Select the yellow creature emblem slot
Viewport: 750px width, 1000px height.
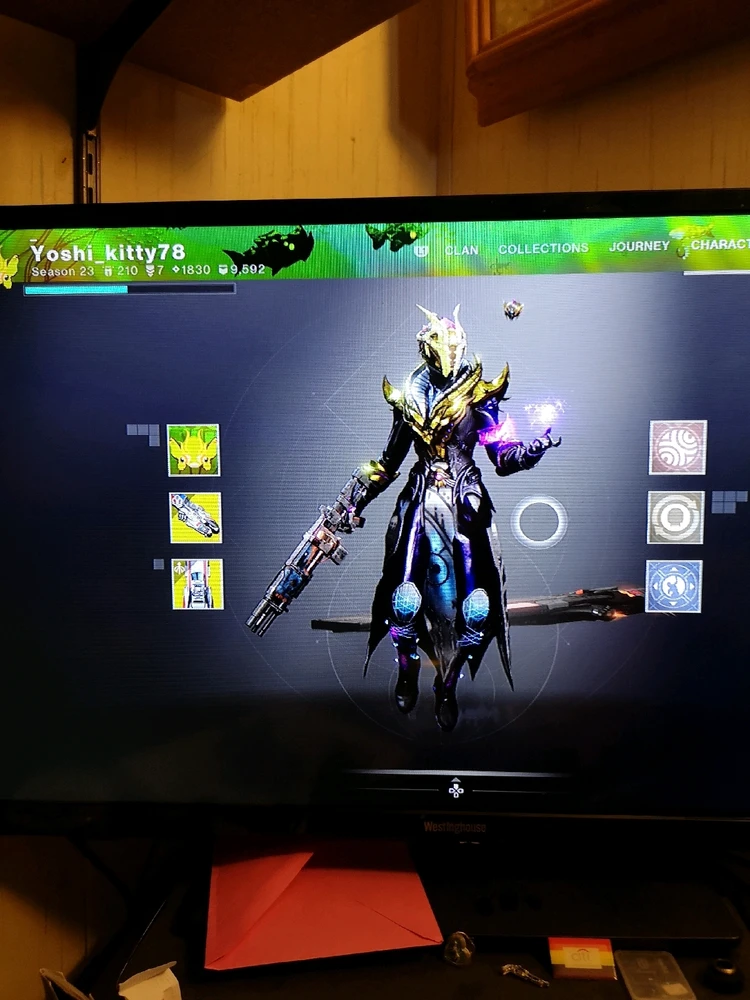193,450
